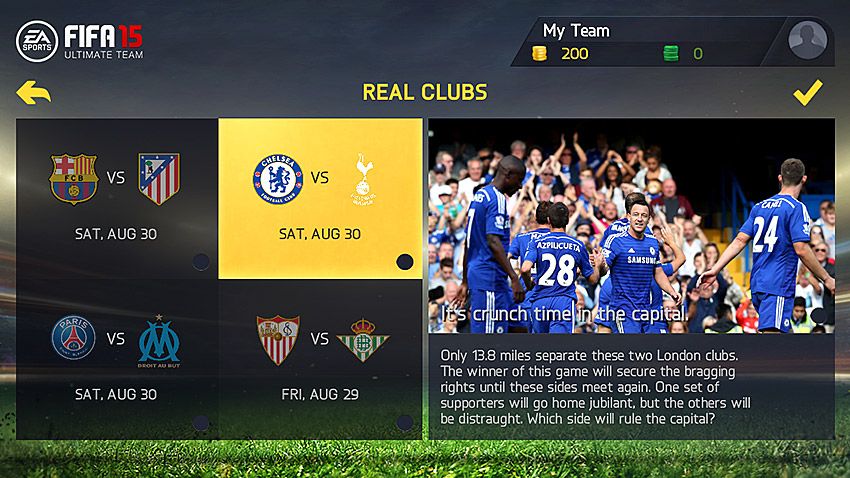
Task: View the Chelsea match preview photo
Action: 631,225
